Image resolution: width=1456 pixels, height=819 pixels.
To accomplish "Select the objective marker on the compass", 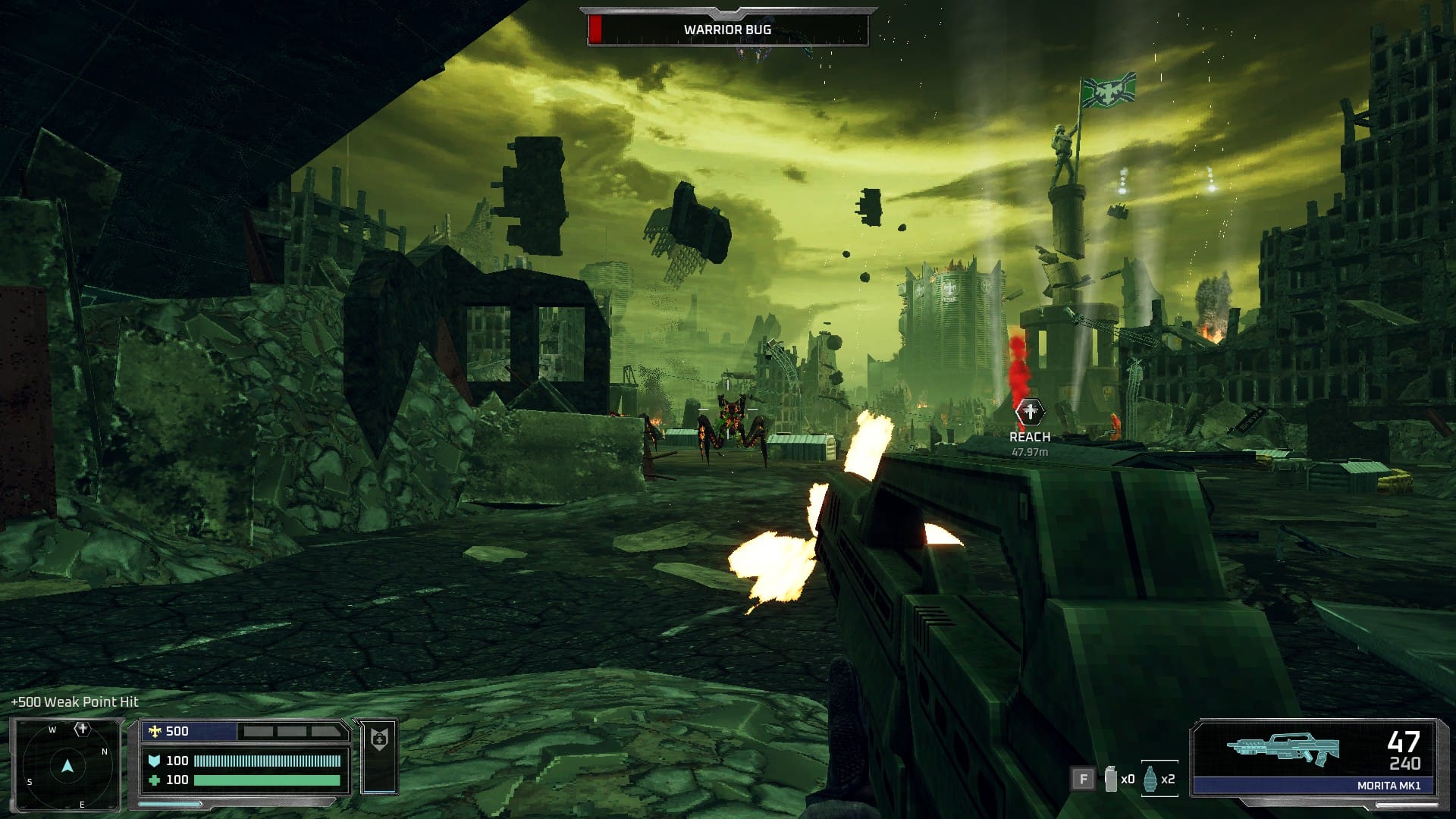I will 82,730.
